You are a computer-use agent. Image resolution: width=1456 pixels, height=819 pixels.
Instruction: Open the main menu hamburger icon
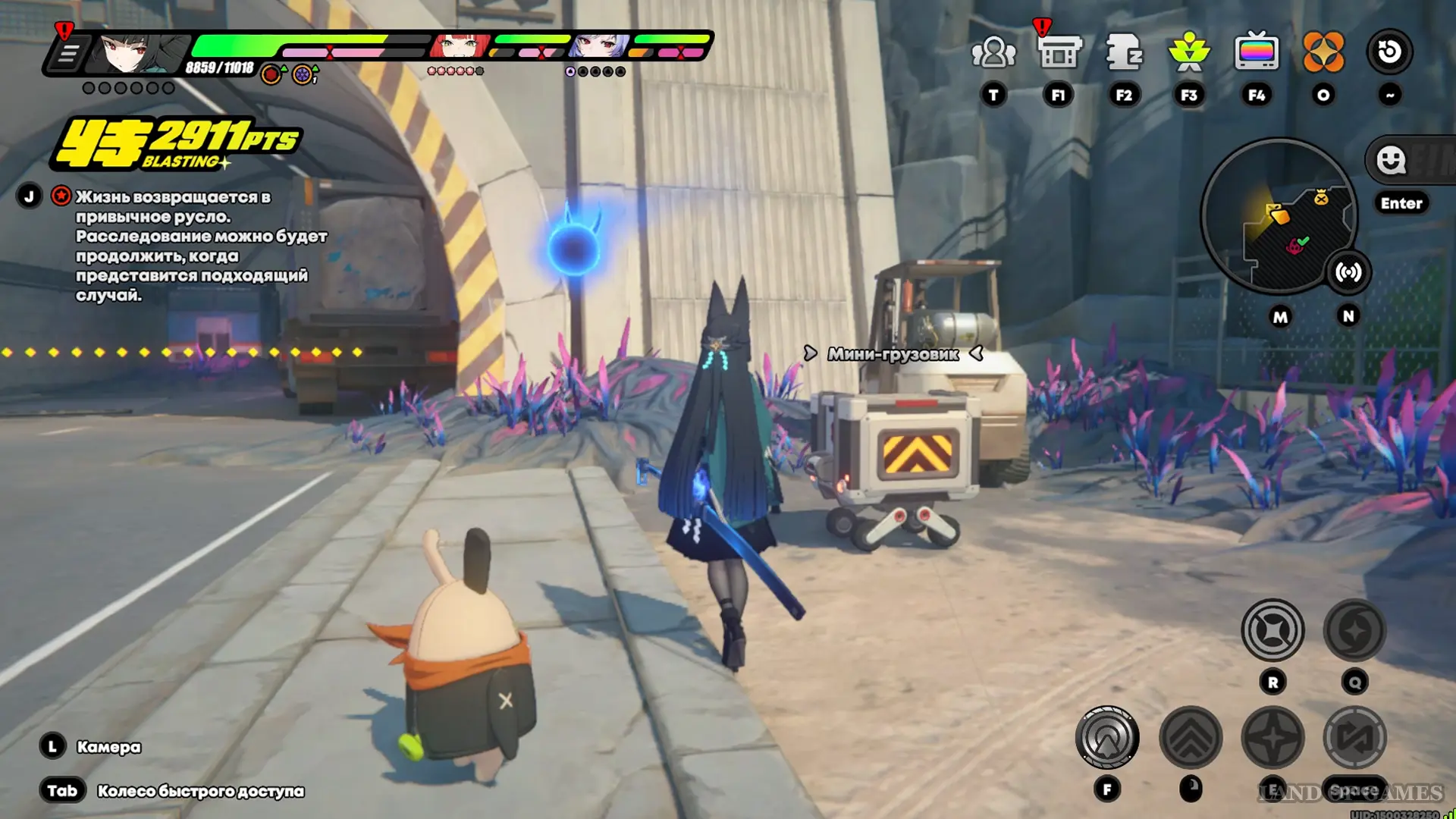[x=68, y=54]
